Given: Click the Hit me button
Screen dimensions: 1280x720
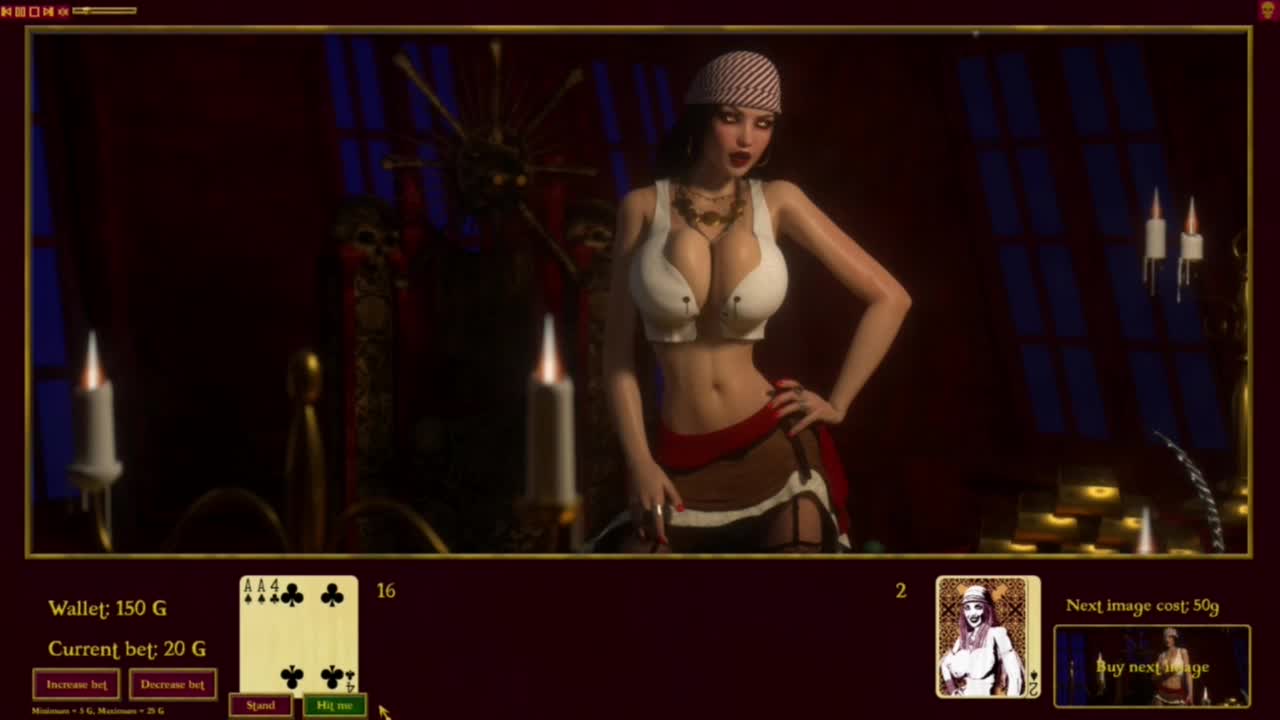Looking at the screenshot, I should [x=334, y=706].
